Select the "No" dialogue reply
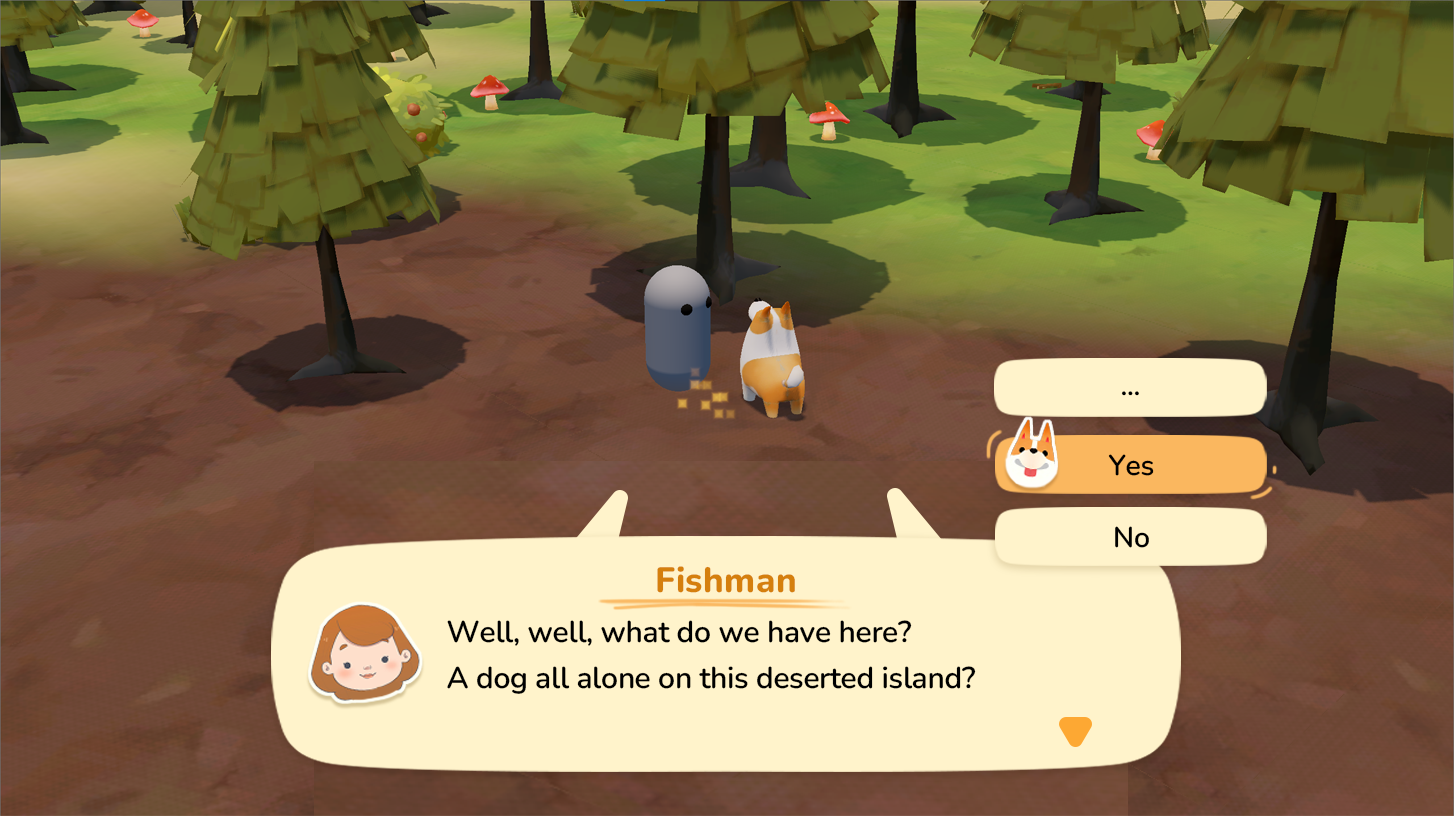The image size is (1454, 816). 1130,537
